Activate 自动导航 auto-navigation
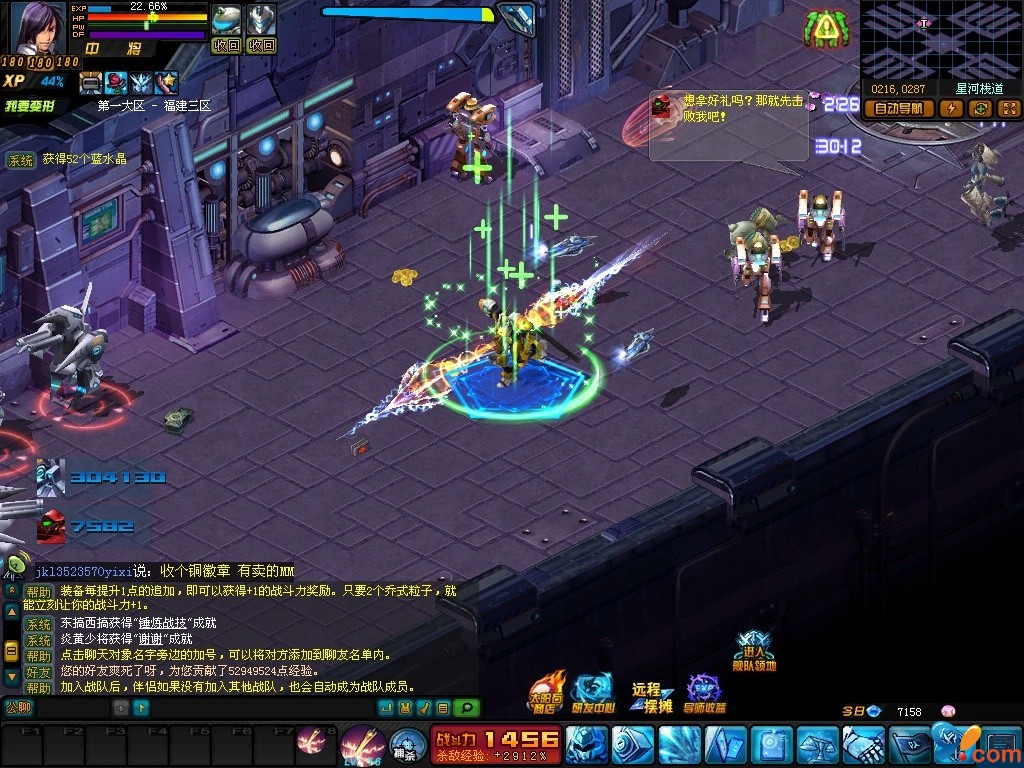The image size is (1024, 768). coord(898,109)
